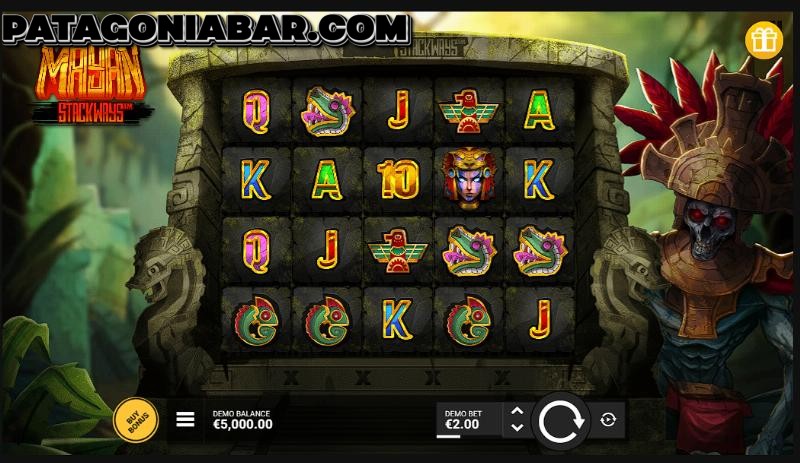
Task: Increase the demo bet with the up arrow
Action: [x=516, y=411]
